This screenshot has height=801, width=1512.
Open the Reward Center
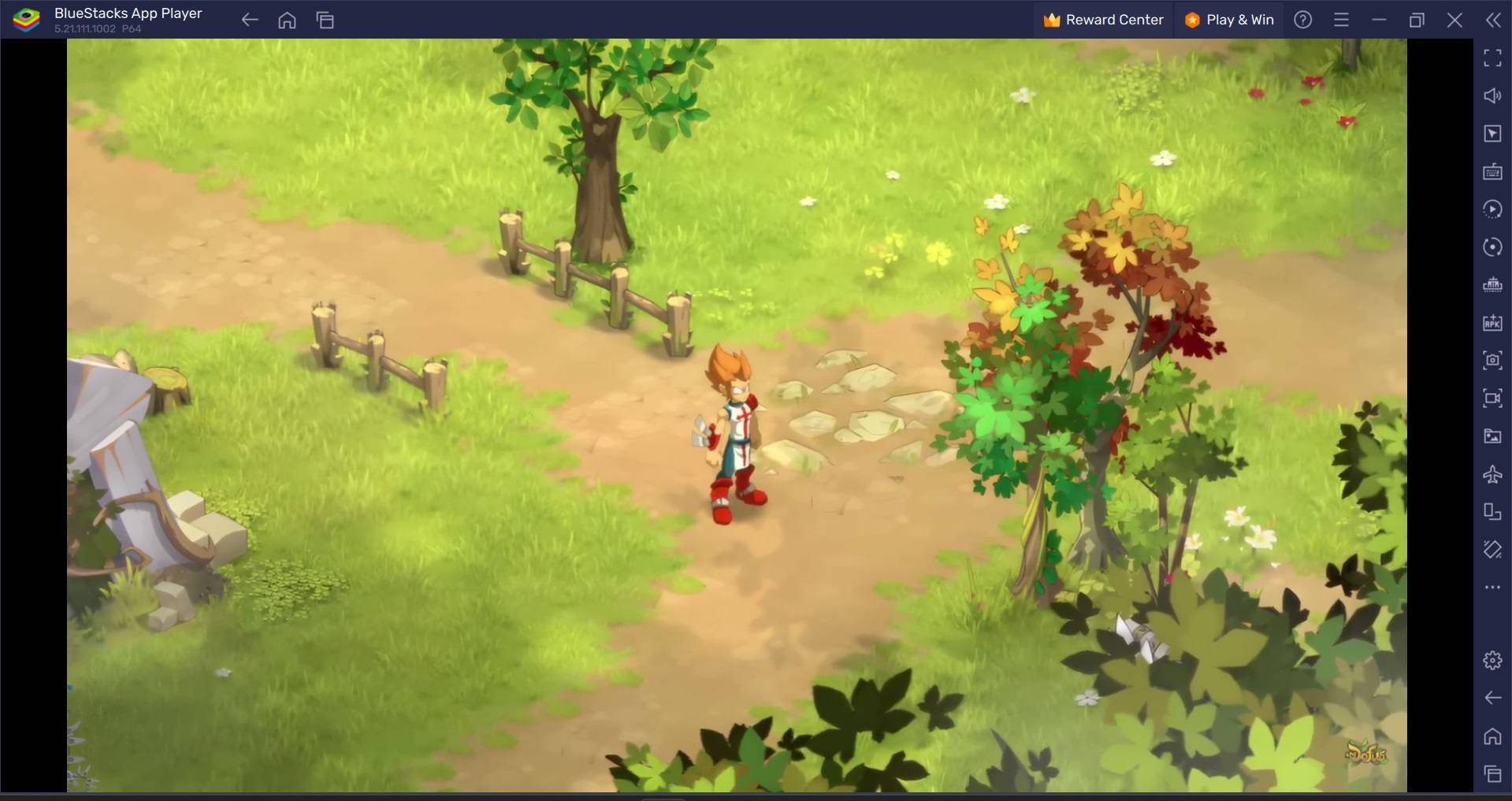click(1103, 20)
